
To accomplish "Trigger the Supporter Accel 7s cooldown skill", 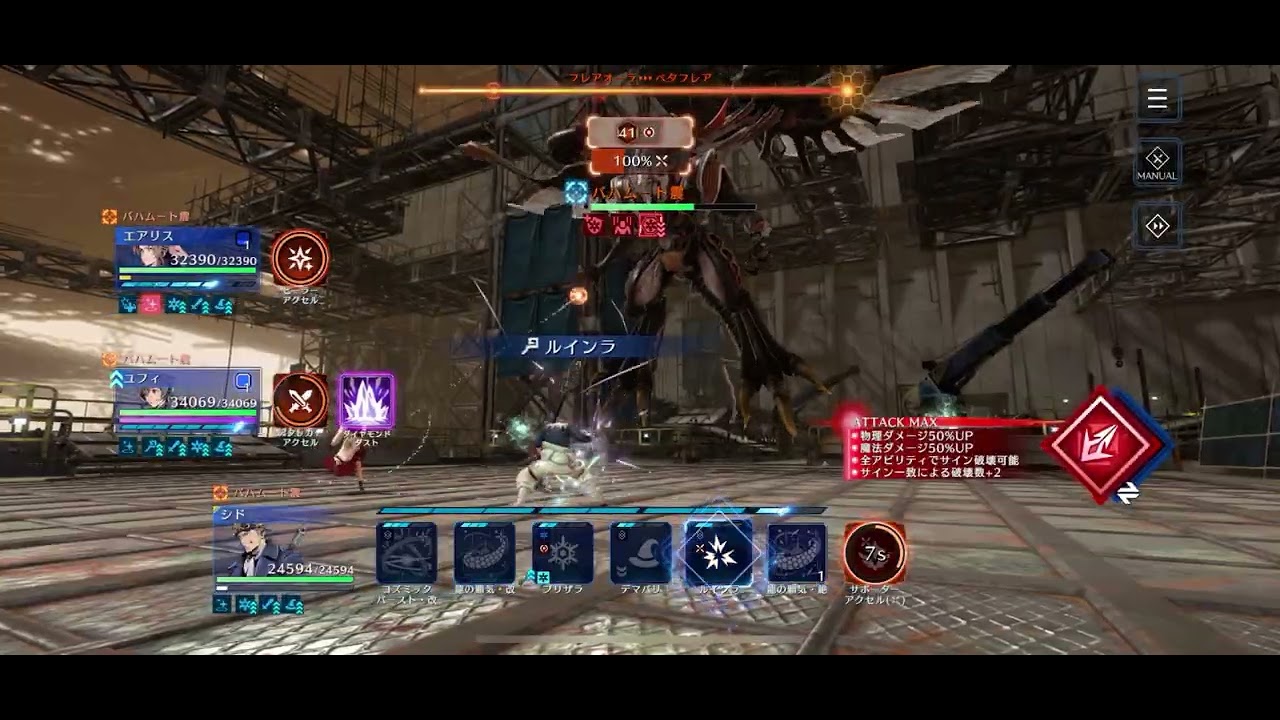I will (875, 553).
